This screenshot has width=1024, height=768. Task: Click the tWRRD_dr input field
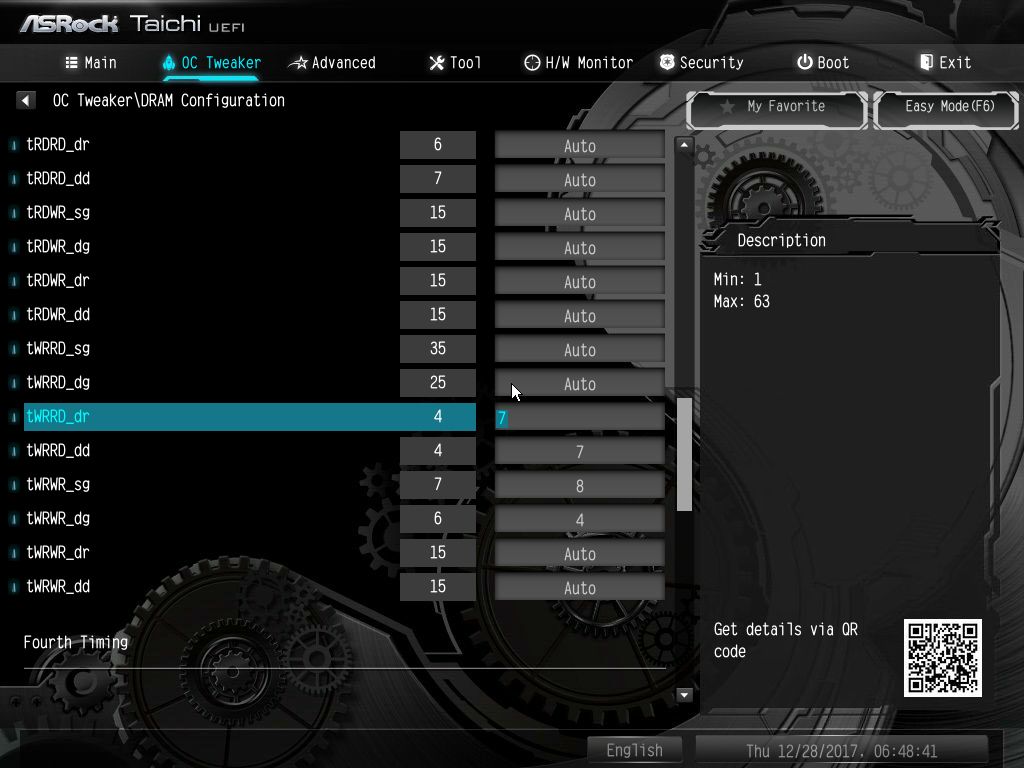[580, 418]
